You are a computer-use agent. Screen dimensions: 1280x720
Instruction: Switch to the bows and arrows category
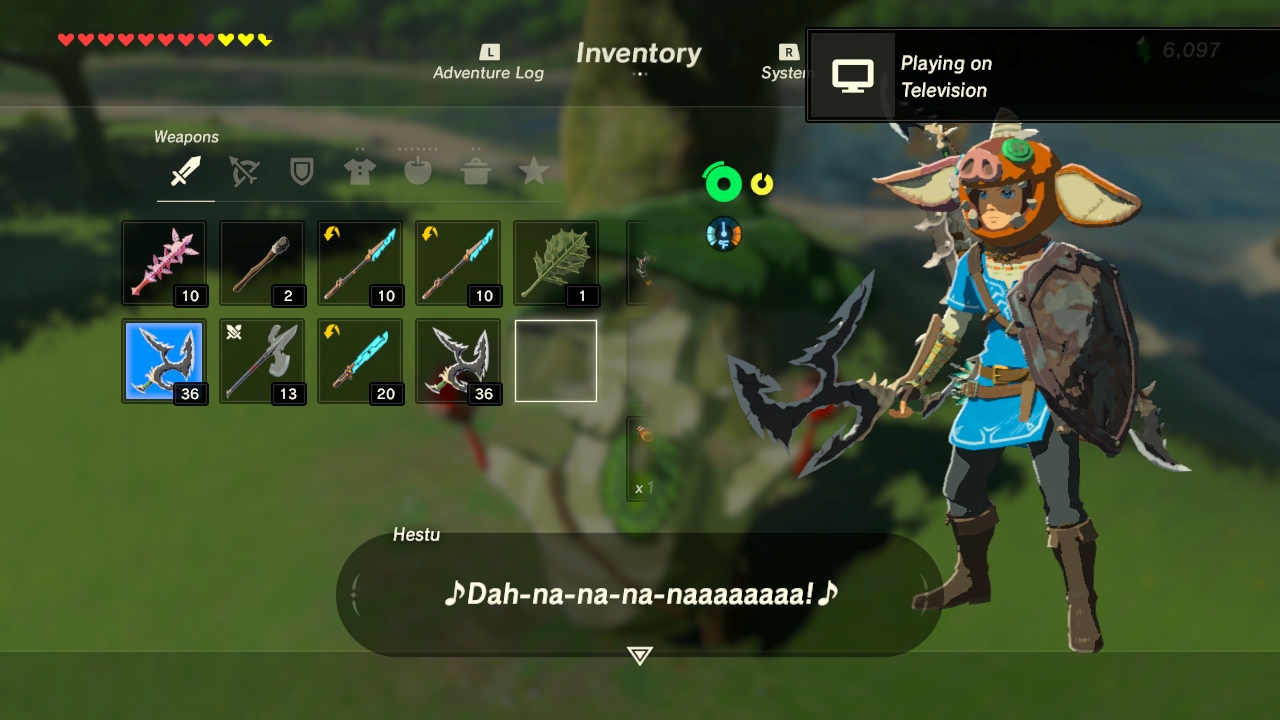tap(243, 172)
